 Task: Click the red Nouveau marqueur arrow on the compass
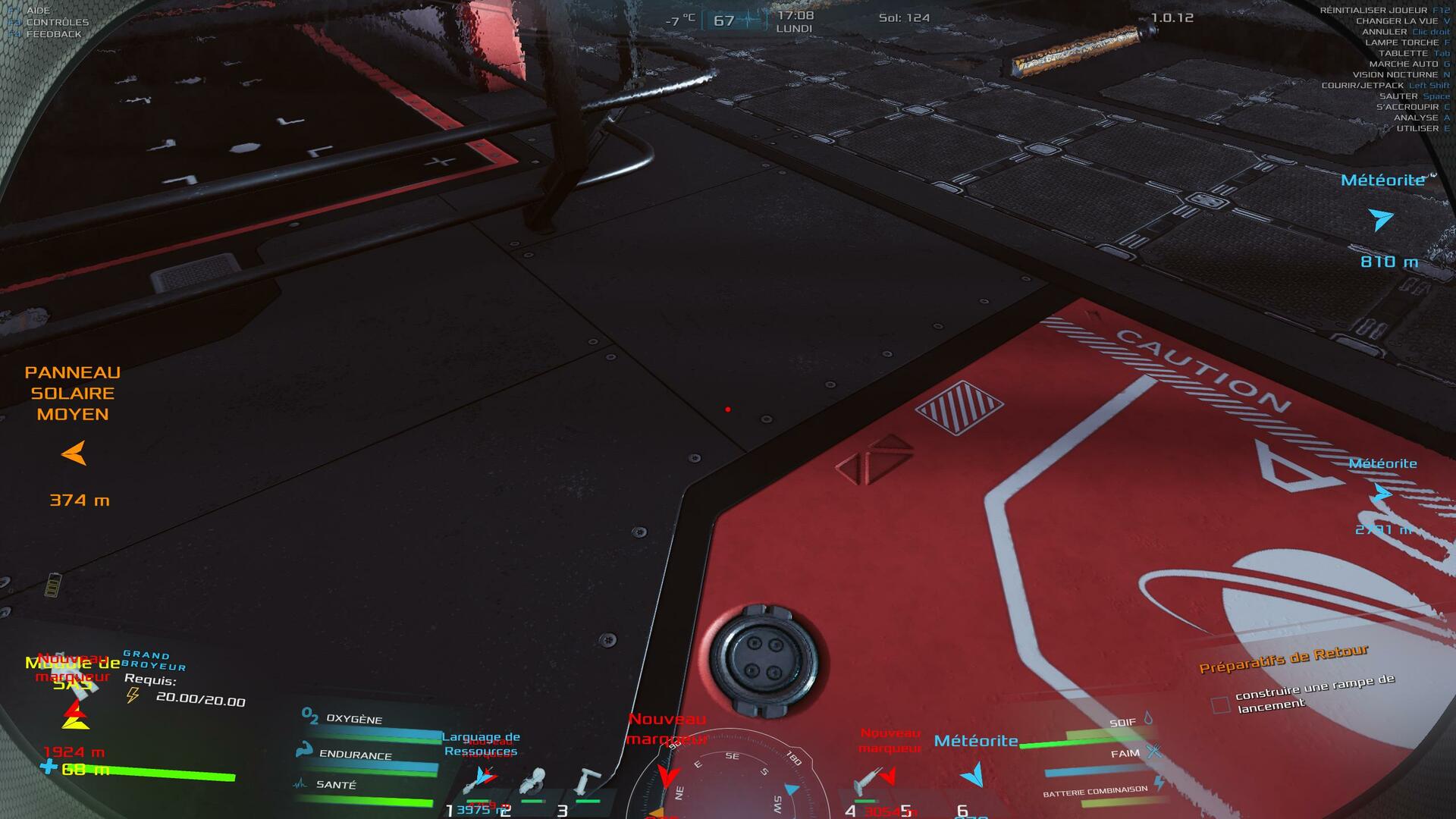[667, 777]
